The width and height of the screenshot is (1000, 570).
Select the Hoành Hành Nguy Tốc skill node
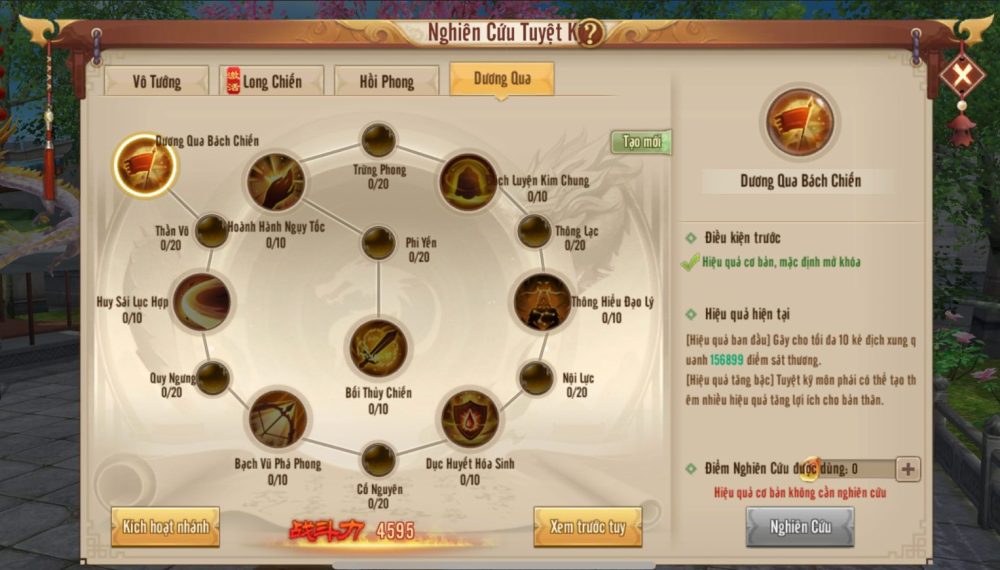coord(276,182)
